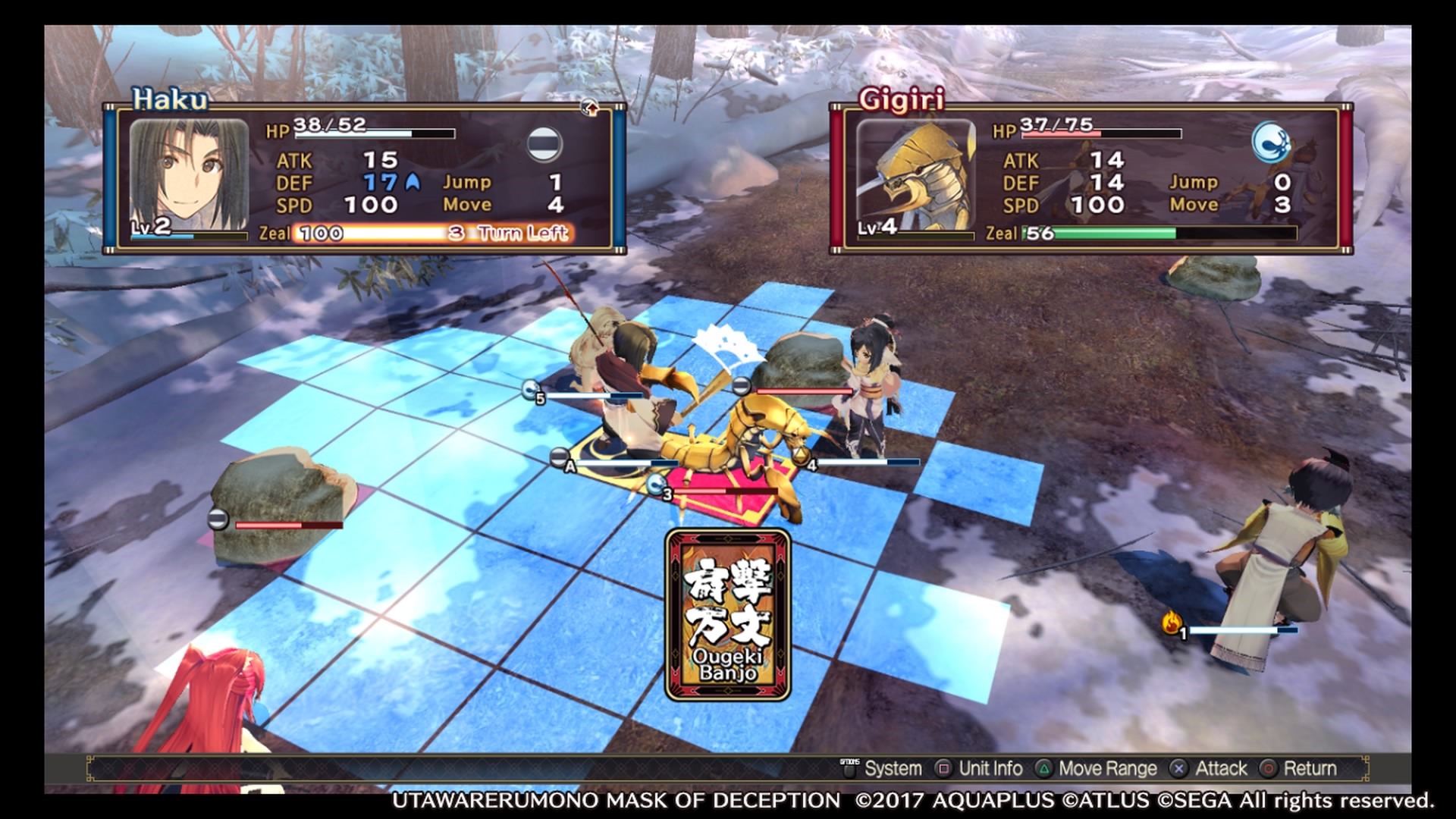Inspect Gigiri's water element icon

coord(1271,143)
